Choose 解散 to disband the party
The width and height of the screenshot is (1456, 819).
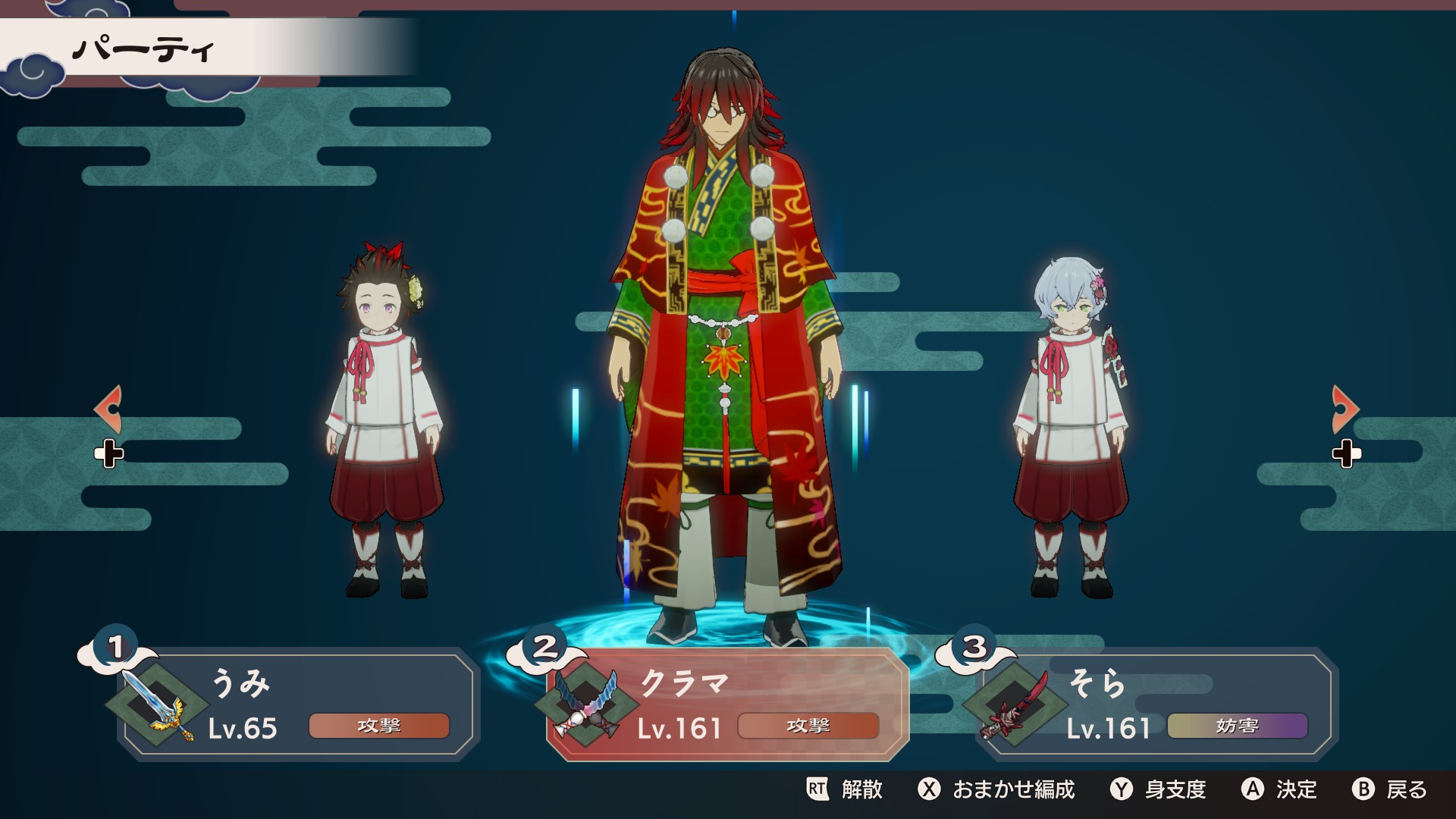(x=845, y=789)
